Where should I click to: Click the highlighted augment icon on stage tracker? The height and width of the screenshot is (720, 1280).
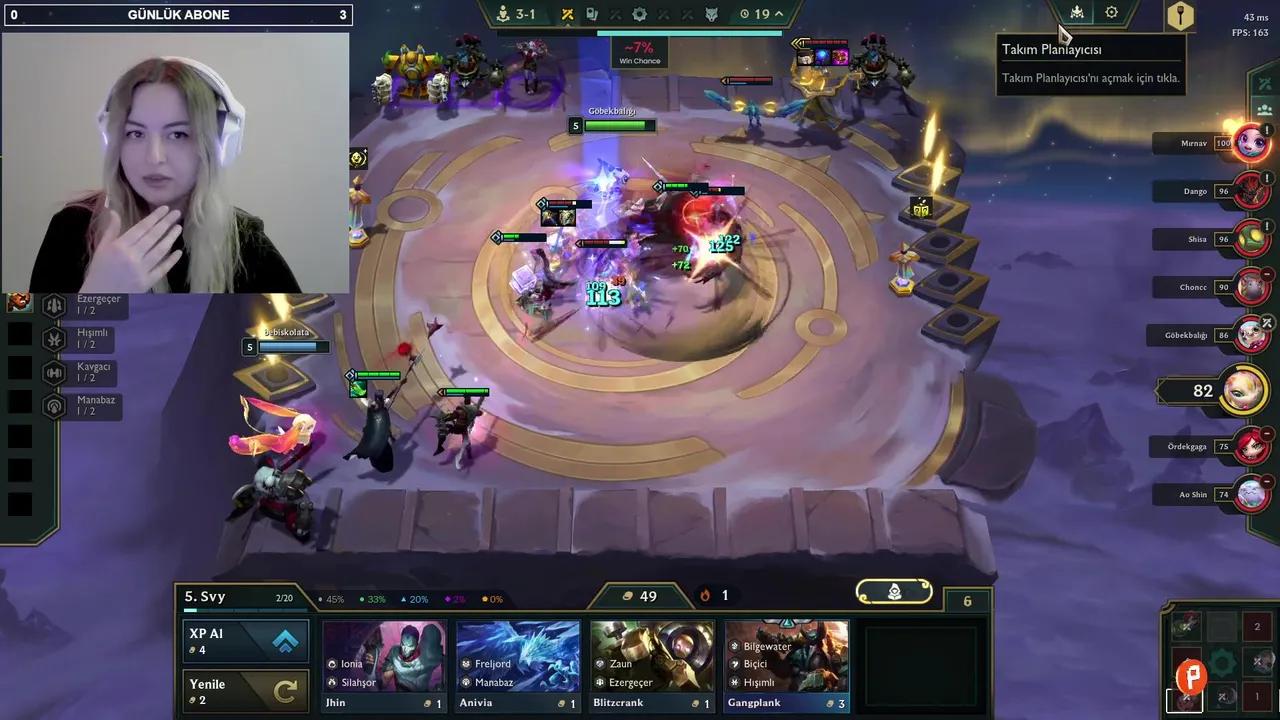click(x=568, y=14)
